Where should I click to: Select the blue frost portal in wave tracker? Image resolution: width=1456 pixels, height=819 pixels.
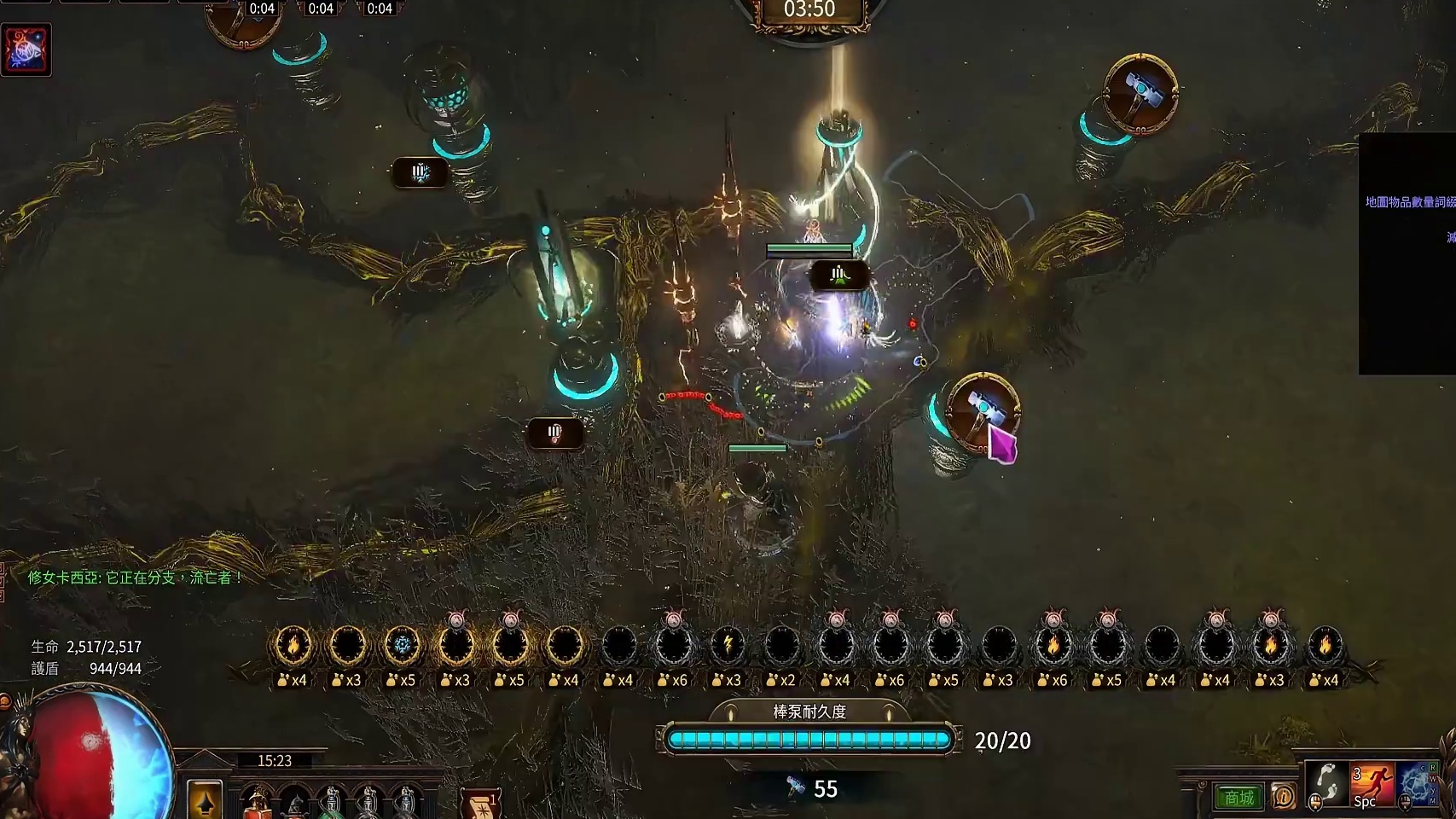[x=402, y=645]
